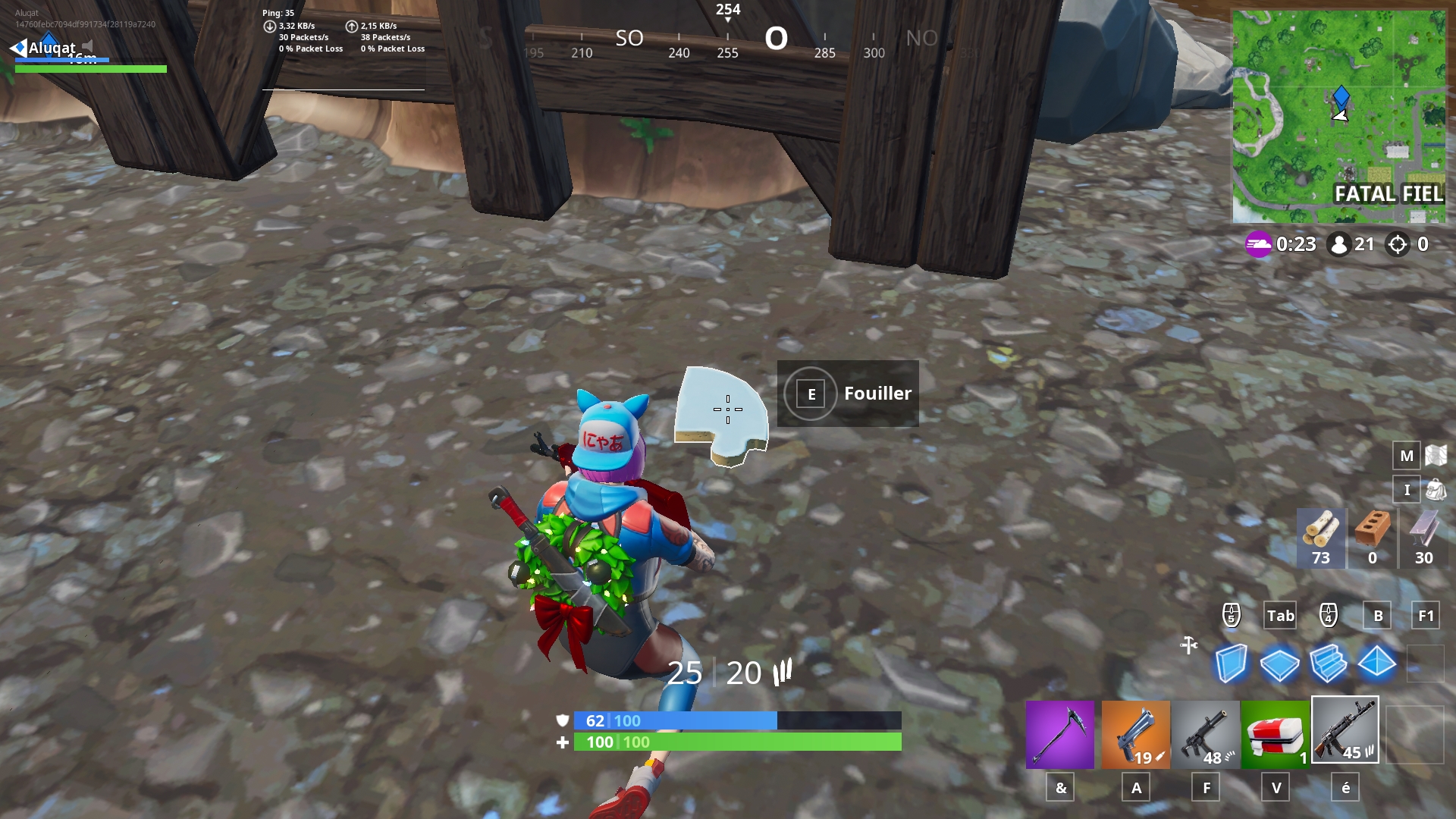Open the map via the M icon
Image resolution: width=1456 pixels, height=819 pixels.
click(1407, 456)
